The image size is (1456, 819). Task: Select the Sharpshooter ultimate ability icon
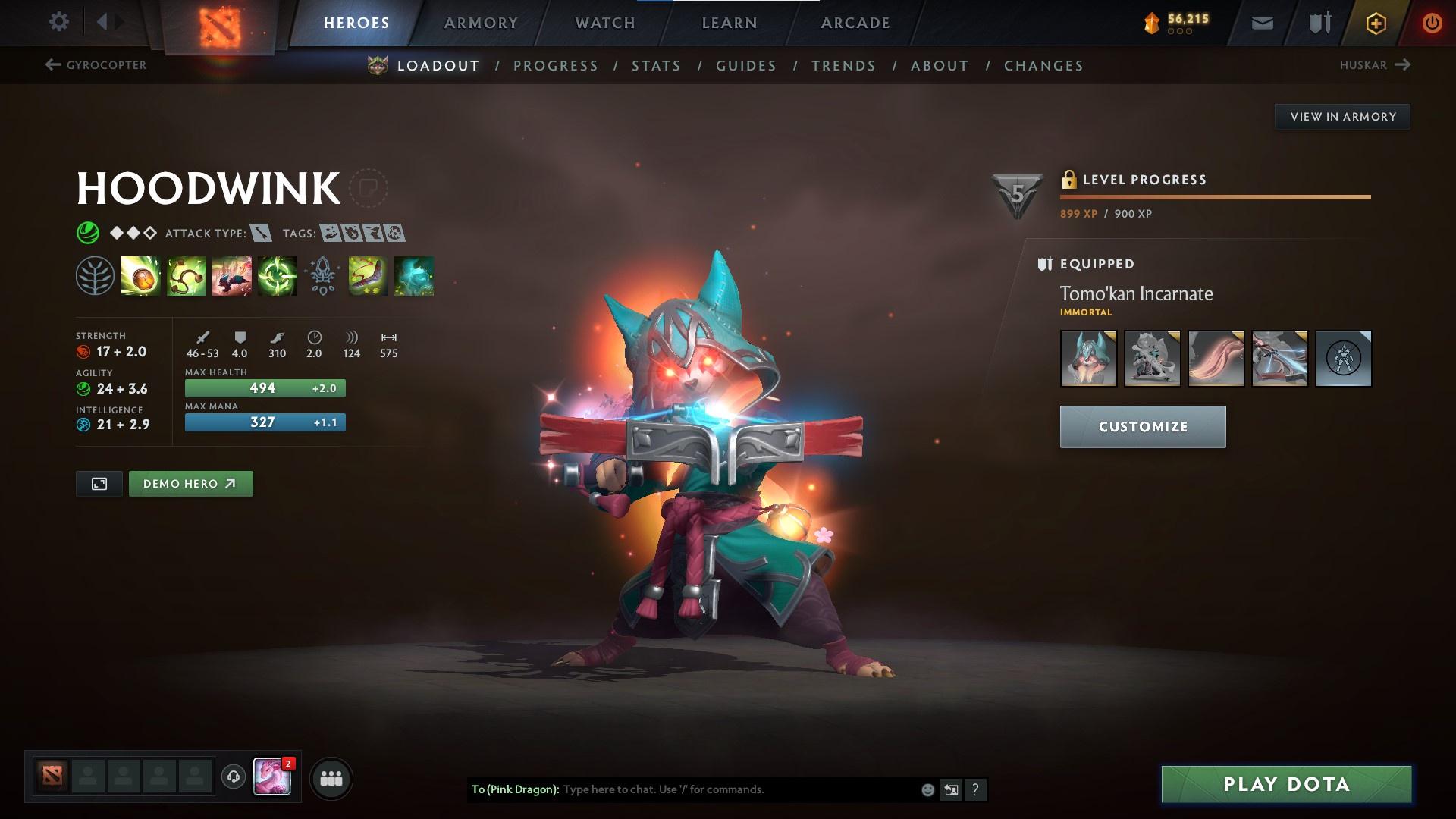[x=277, y=277]
